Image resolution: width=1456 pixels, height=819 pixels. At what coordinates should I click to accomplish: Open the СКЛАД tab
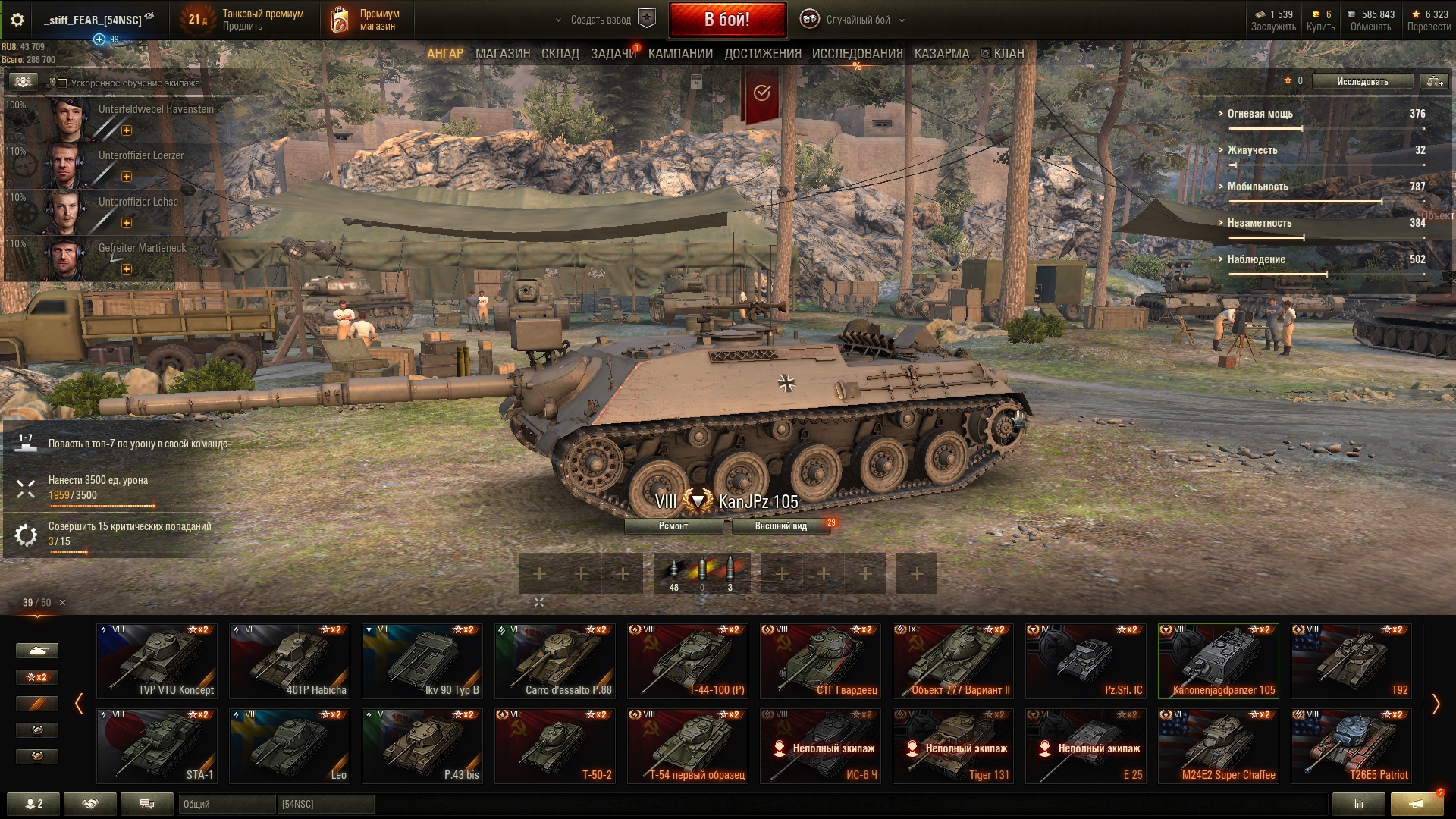560,54
